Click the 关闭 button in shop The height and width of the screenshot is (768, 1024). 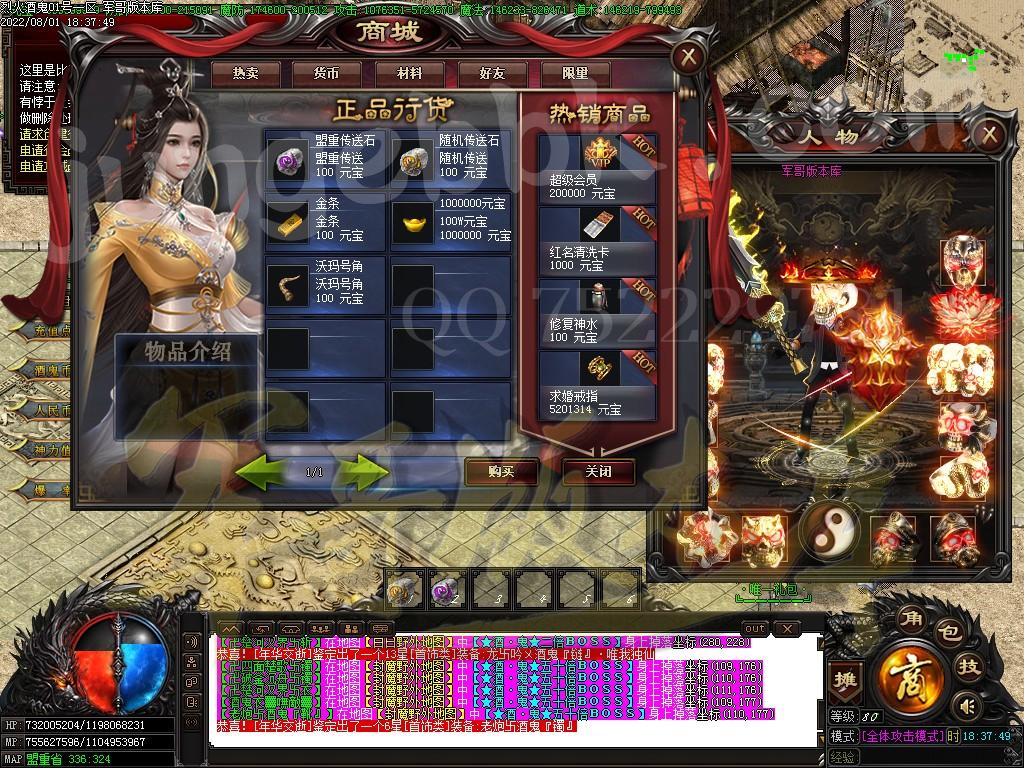pos(598,471)
